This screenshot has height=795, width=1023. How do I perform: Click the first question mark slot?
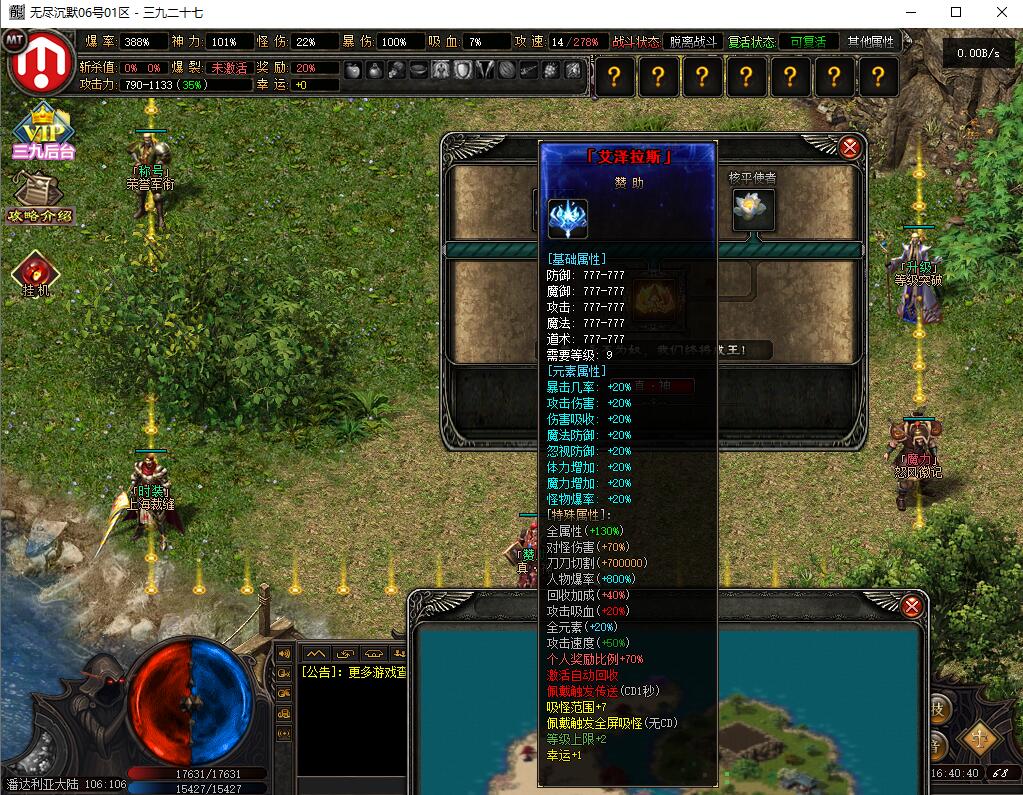point(614,77)
